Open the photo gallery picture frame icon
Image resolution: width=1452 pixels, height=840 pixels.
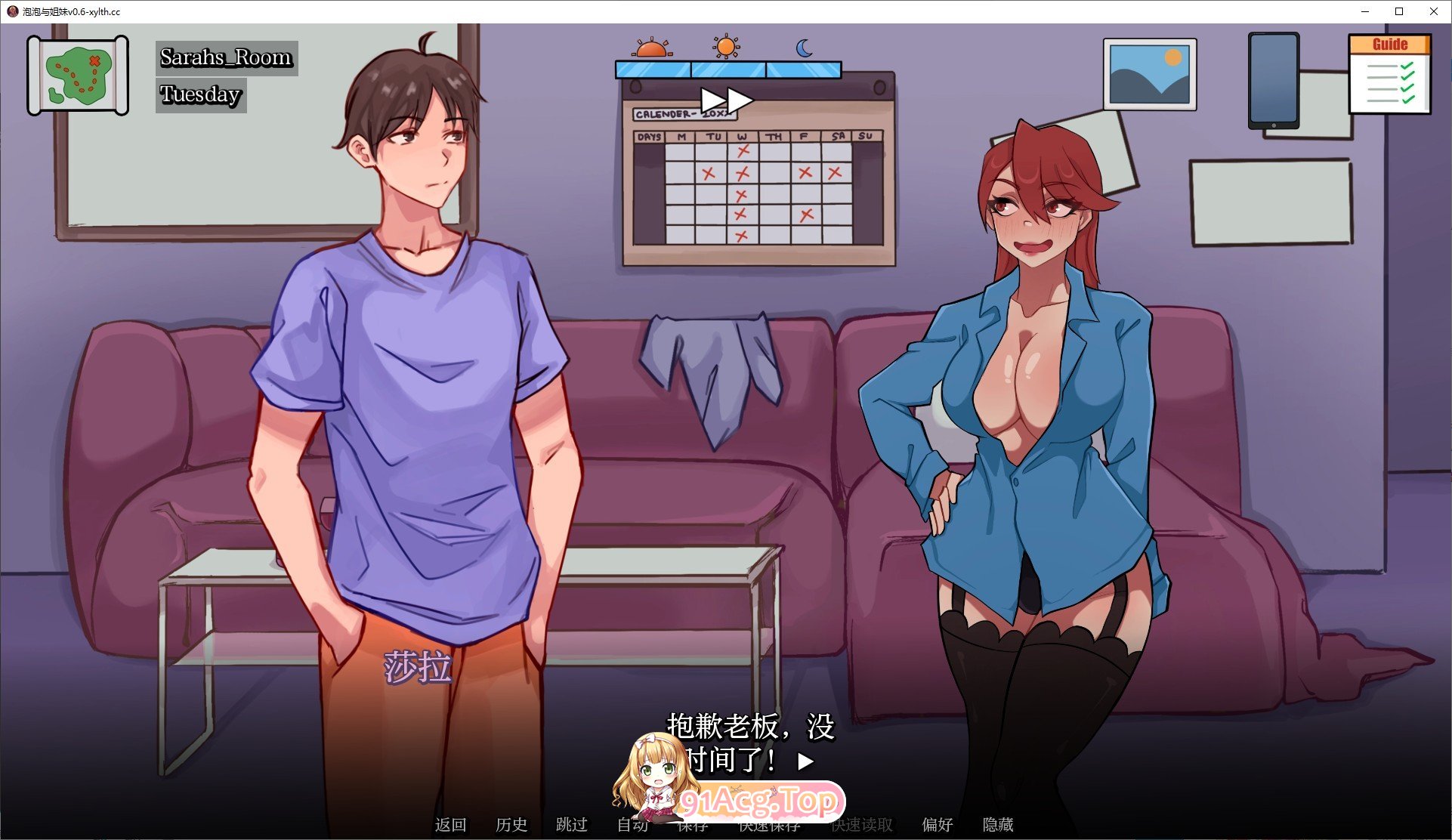coord(1149,74)
